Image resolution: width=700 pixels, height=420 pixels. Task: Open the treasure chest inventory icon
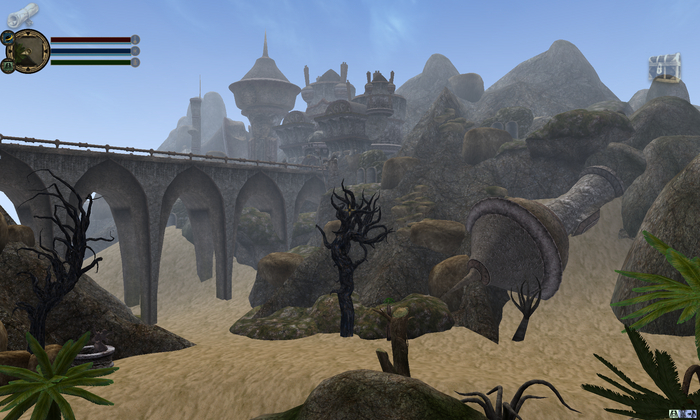point(664,68)
